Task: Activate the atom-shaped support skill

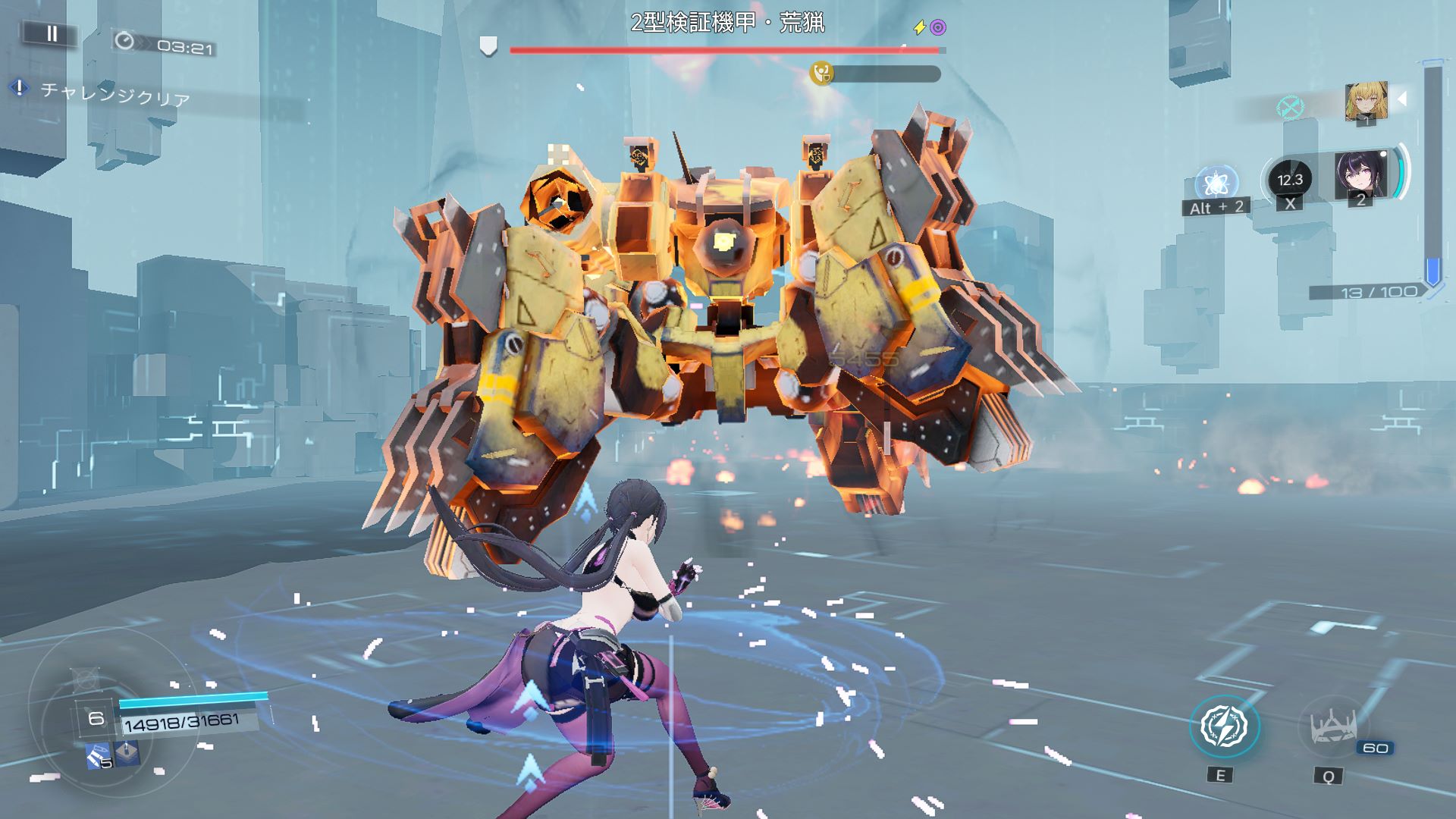Action: click(x=1216, y=184)
